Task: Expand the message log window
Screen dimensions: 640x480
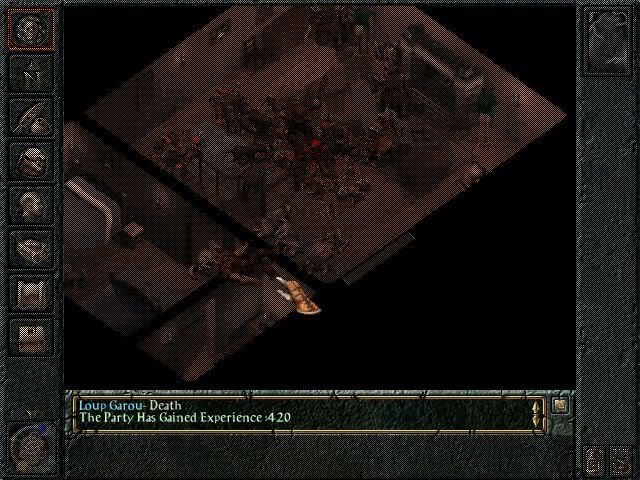Action: pyautogui.click(x=561, y=405)
